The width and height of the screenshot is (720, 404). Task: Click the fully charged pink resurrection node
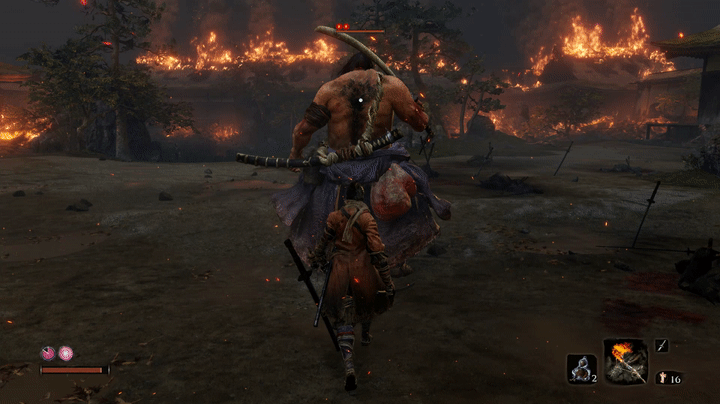coord(65,353)
